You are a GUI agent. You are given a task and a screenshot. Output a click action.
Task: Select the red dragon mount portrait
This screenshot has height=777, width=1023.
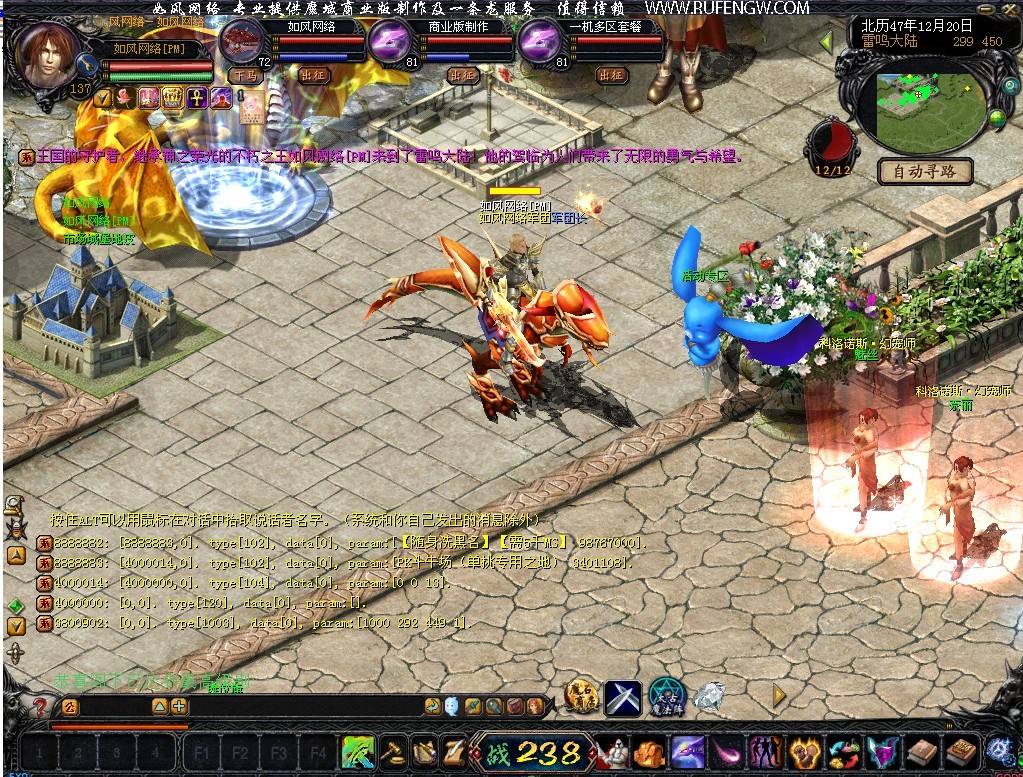tap(241, 41)
